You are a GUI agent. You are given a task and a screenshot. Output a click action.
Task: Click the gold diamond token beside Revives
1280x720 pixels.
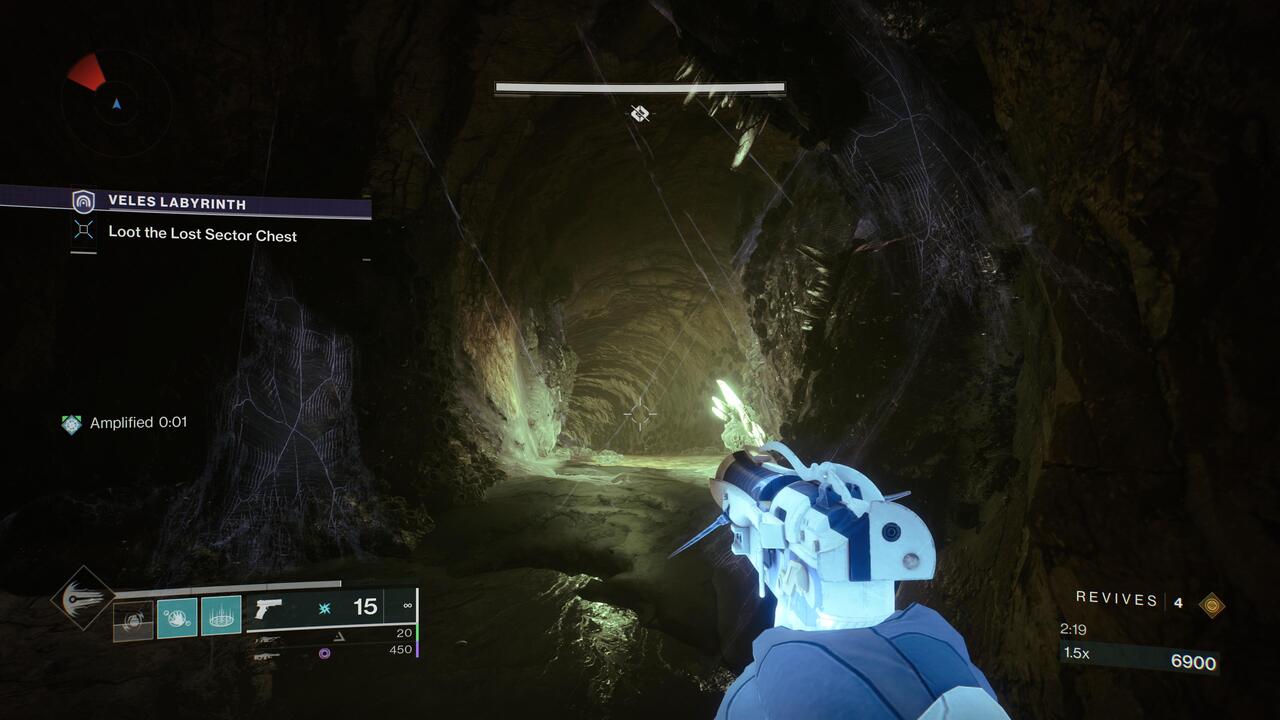pyautogui.click(x=1212, y=603)
